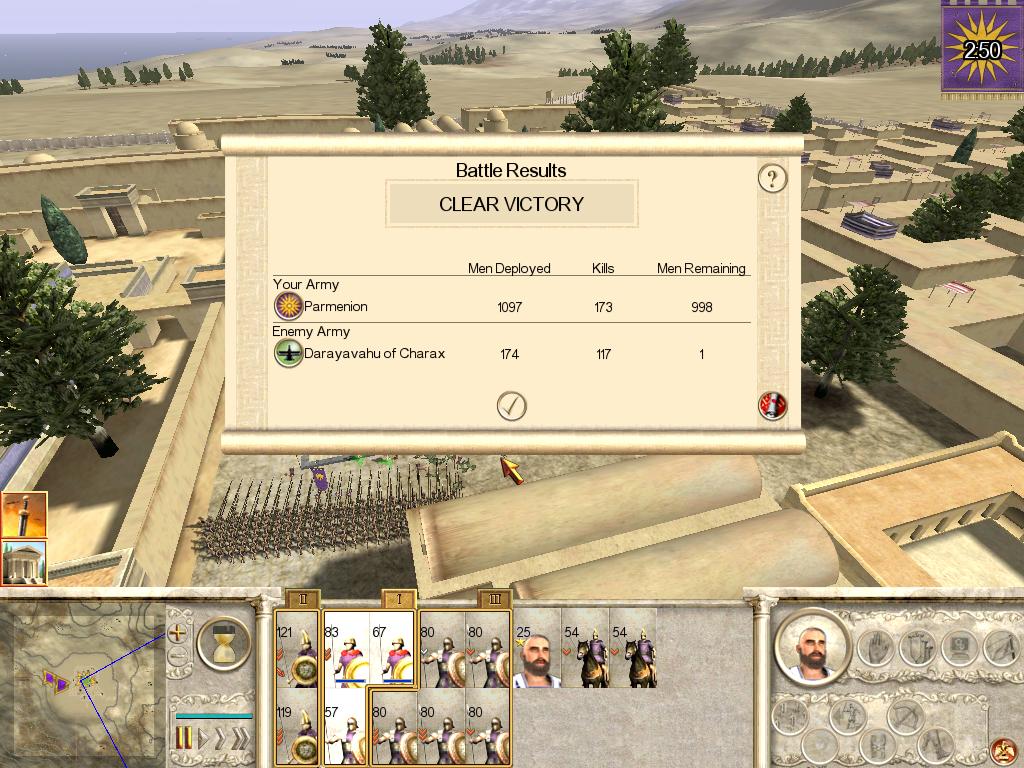Confirm battle results with the checkmark button
1024x768 pixels.
click(511, 406)
